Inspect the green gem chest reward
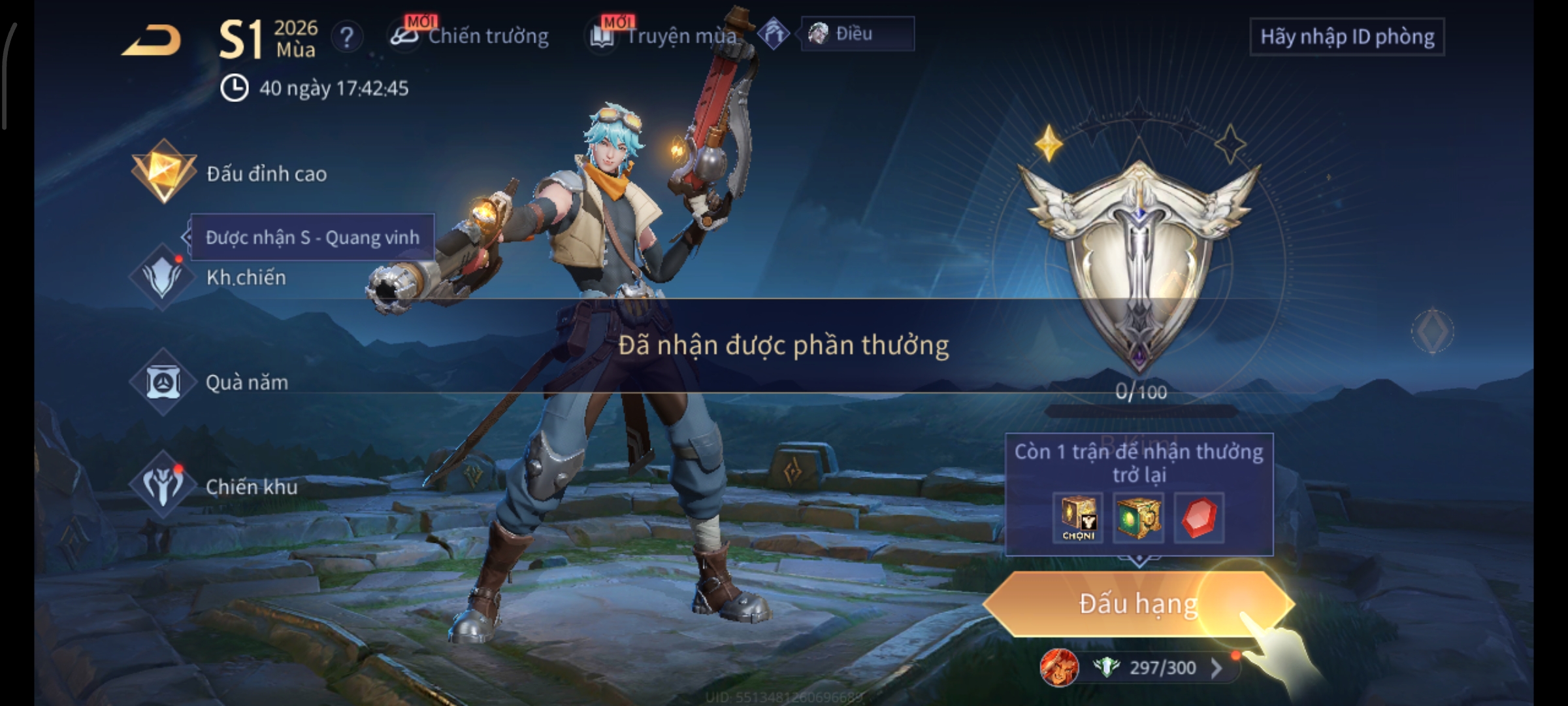Viewport: 1568px width, 706px height. pos(1138,518)
